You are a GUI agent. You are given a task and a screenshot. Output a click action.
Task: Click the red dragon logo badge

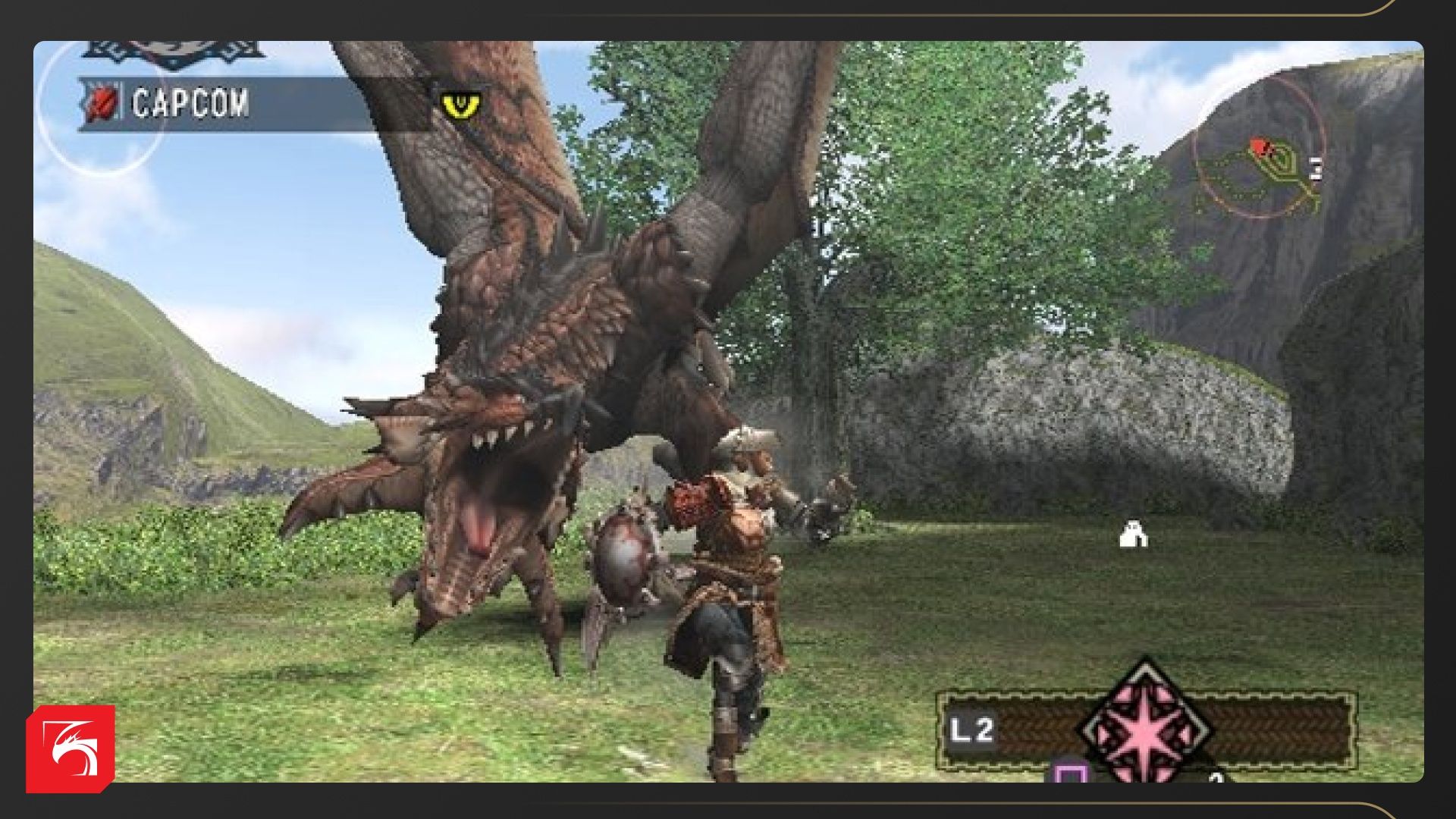coord(71,748)
